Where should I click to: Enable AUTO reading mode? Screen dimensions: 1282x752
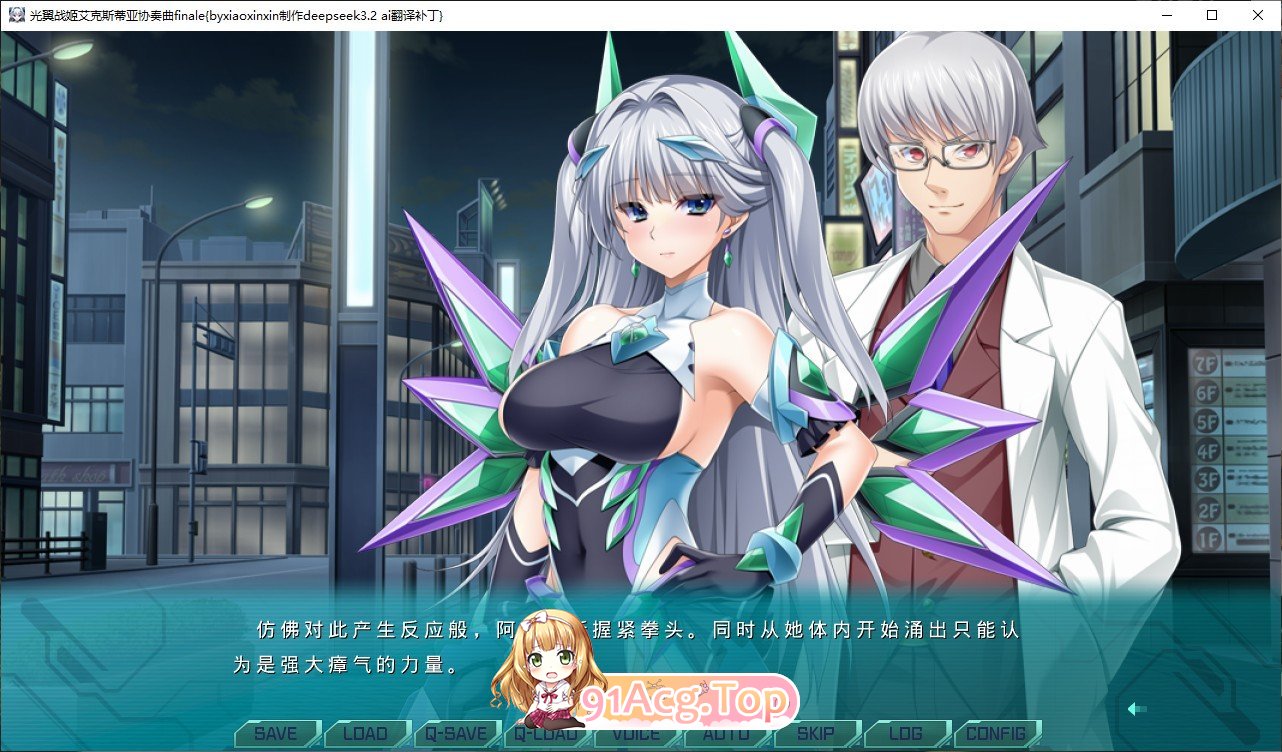(x=727, y=733)
